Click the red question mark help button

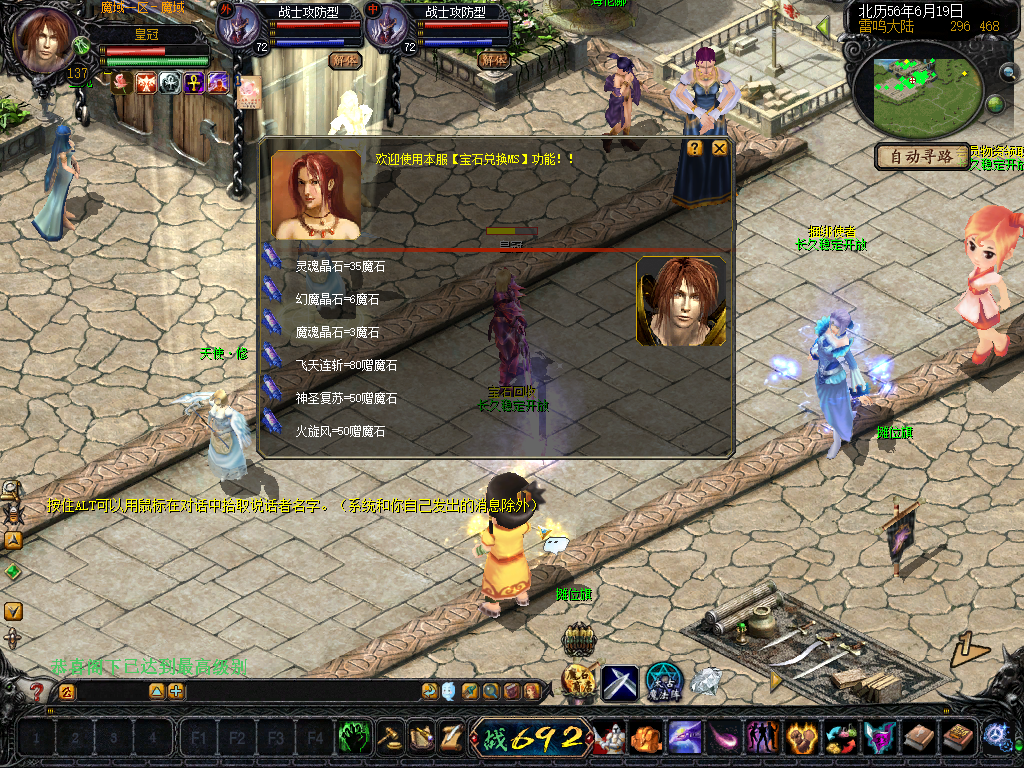[x=37, y=691]
